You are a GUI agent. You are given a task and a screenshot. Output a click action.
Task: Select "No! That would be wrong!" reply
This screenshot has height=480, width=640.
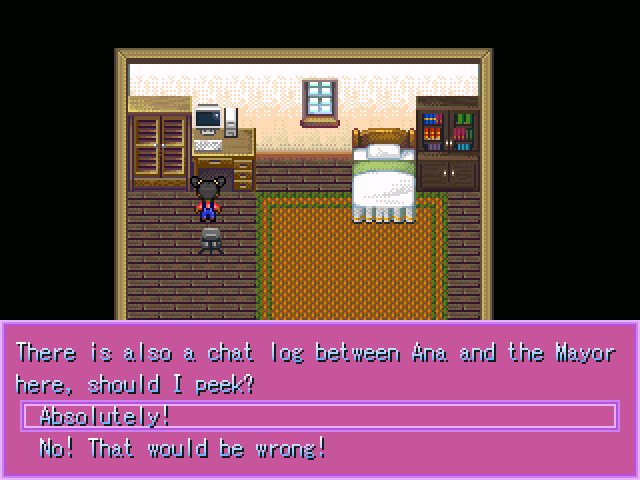point(182,447)
